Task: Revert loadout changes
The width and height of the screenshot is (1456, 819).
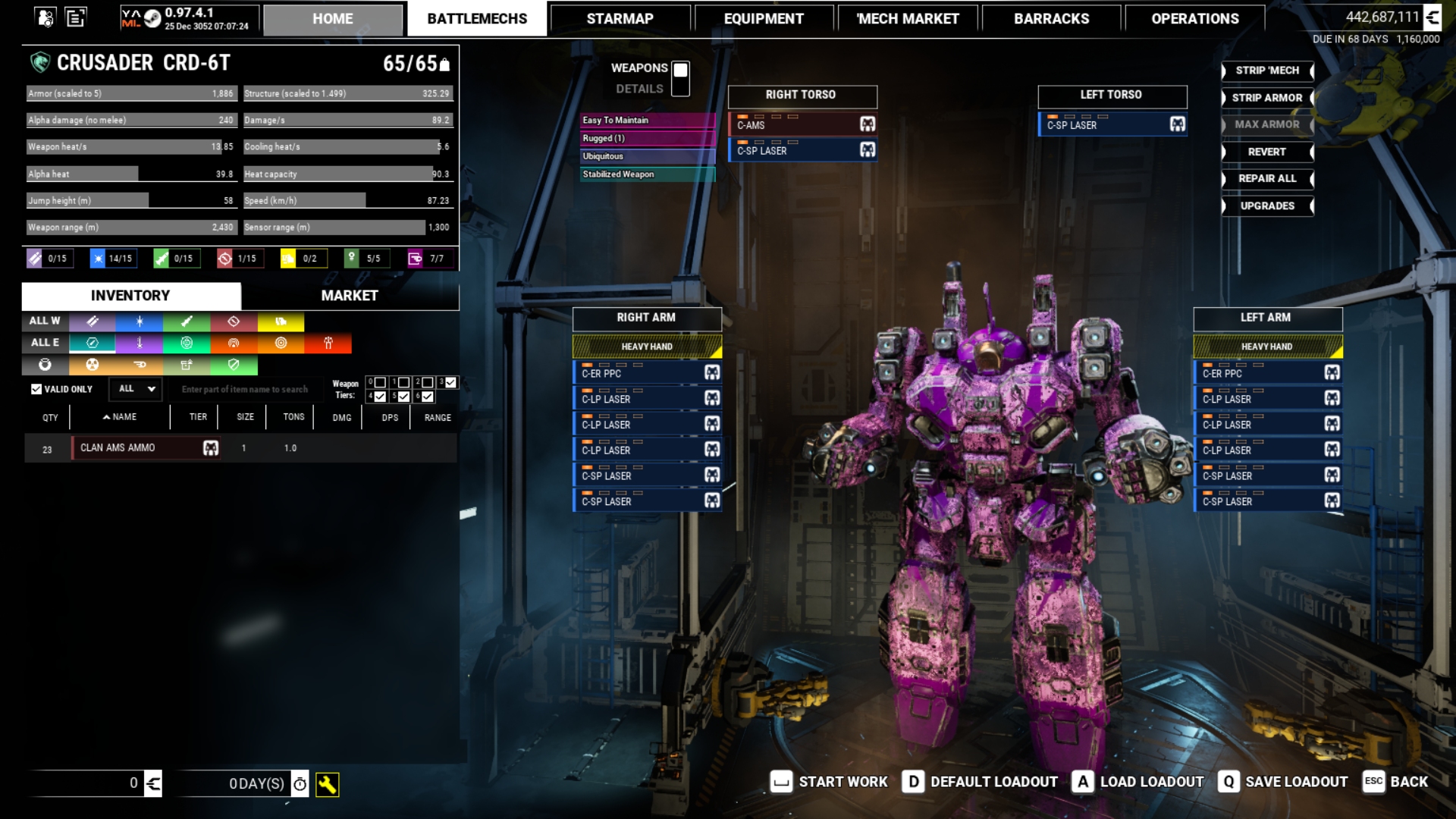Action: 1266,152
